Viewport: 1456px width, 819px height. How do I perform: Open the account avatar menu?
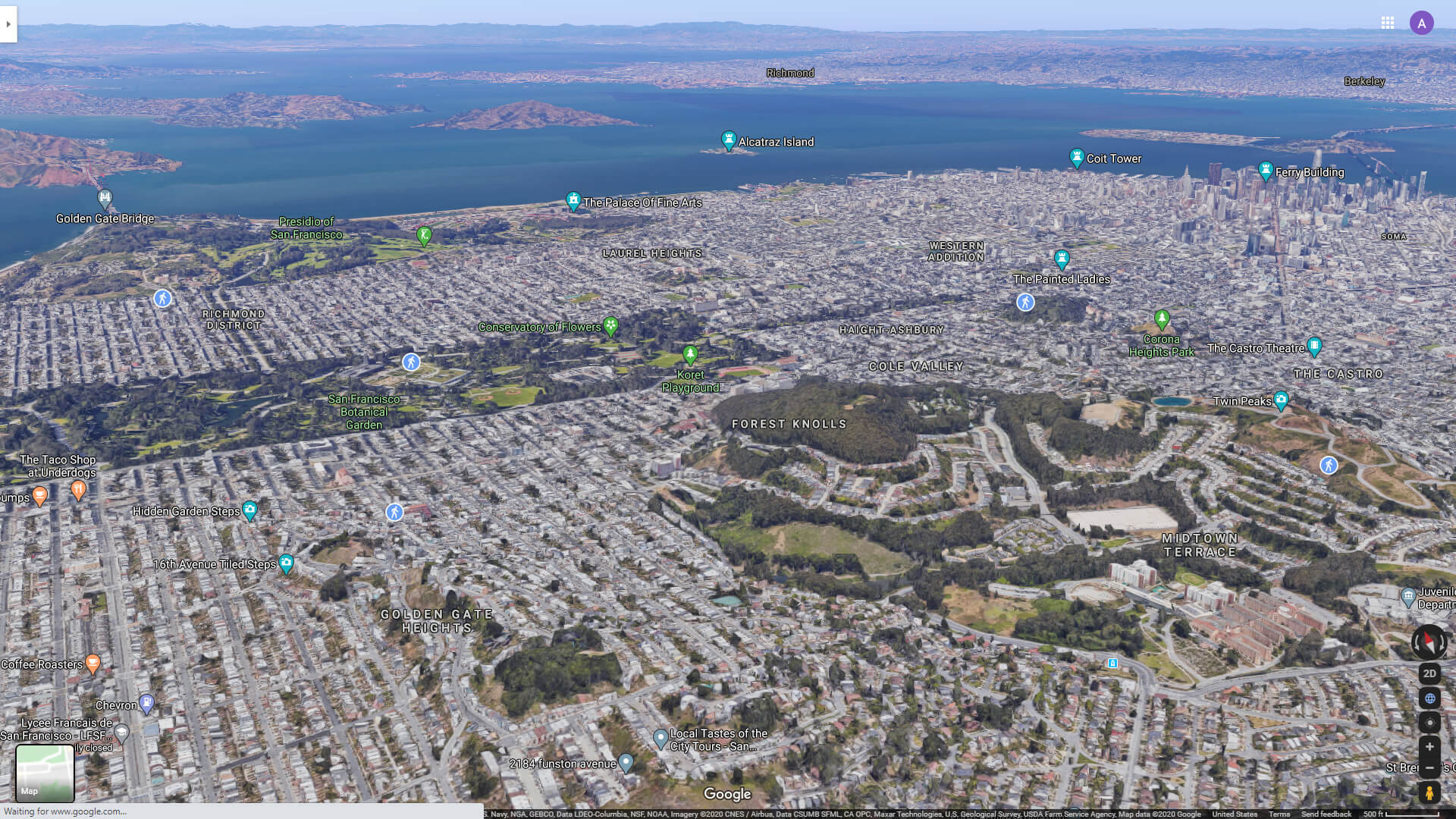click(x=1421, y=23)
